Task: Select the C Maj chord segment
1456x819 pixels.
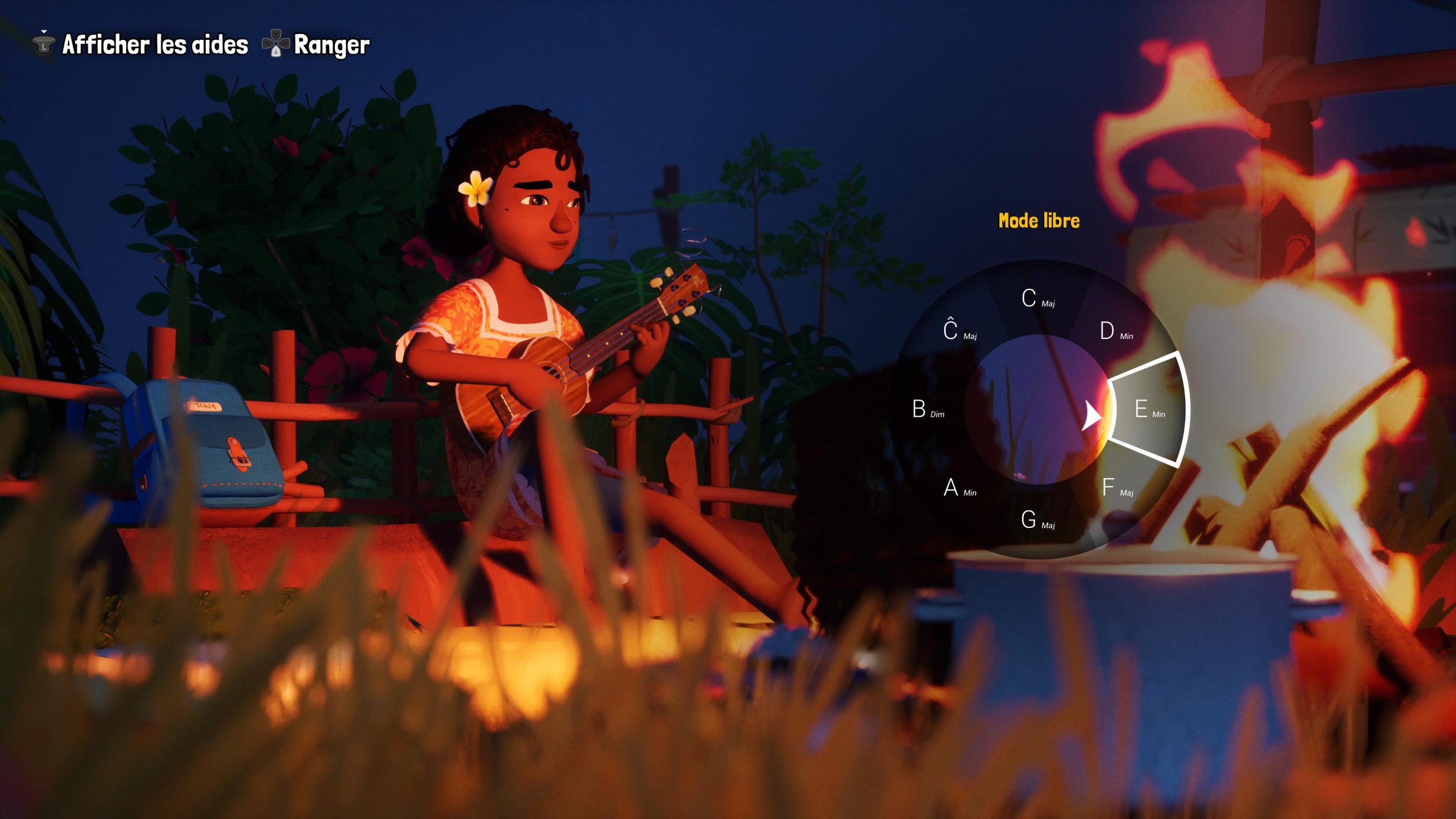Action: (1037, 299)
